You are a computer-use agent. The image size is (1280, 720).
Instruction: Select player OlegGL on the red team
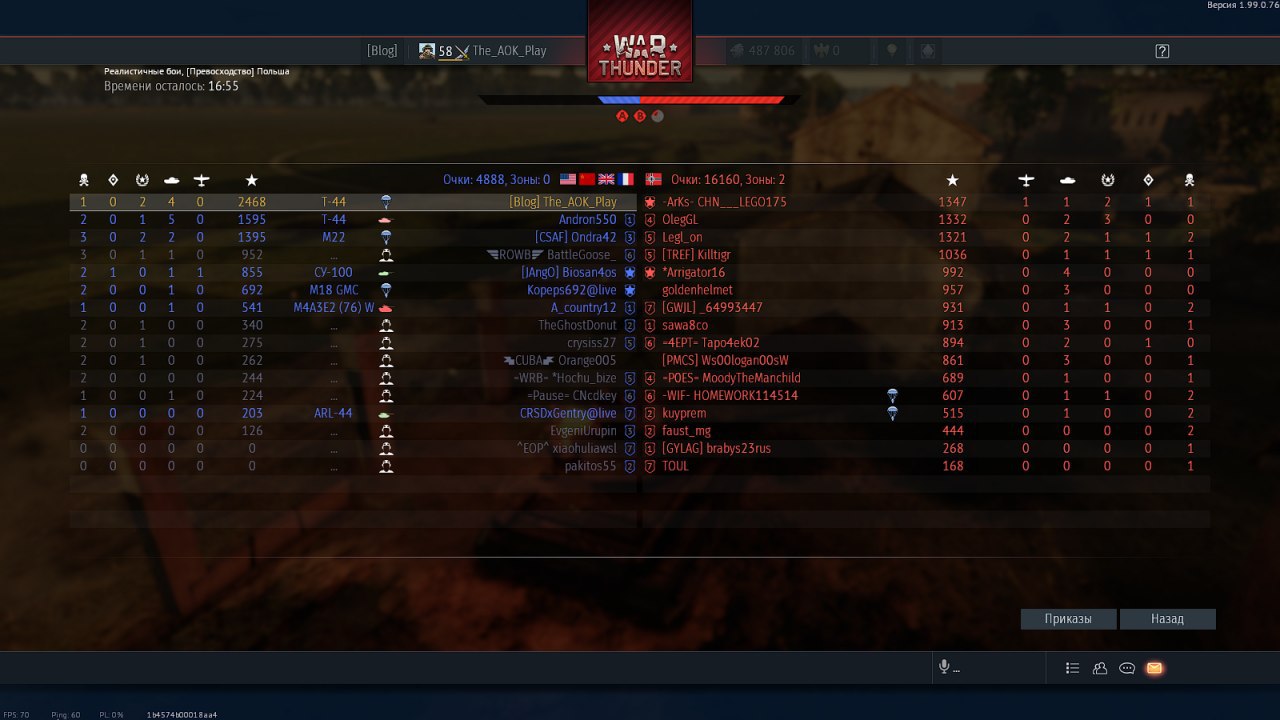point(680,220)
